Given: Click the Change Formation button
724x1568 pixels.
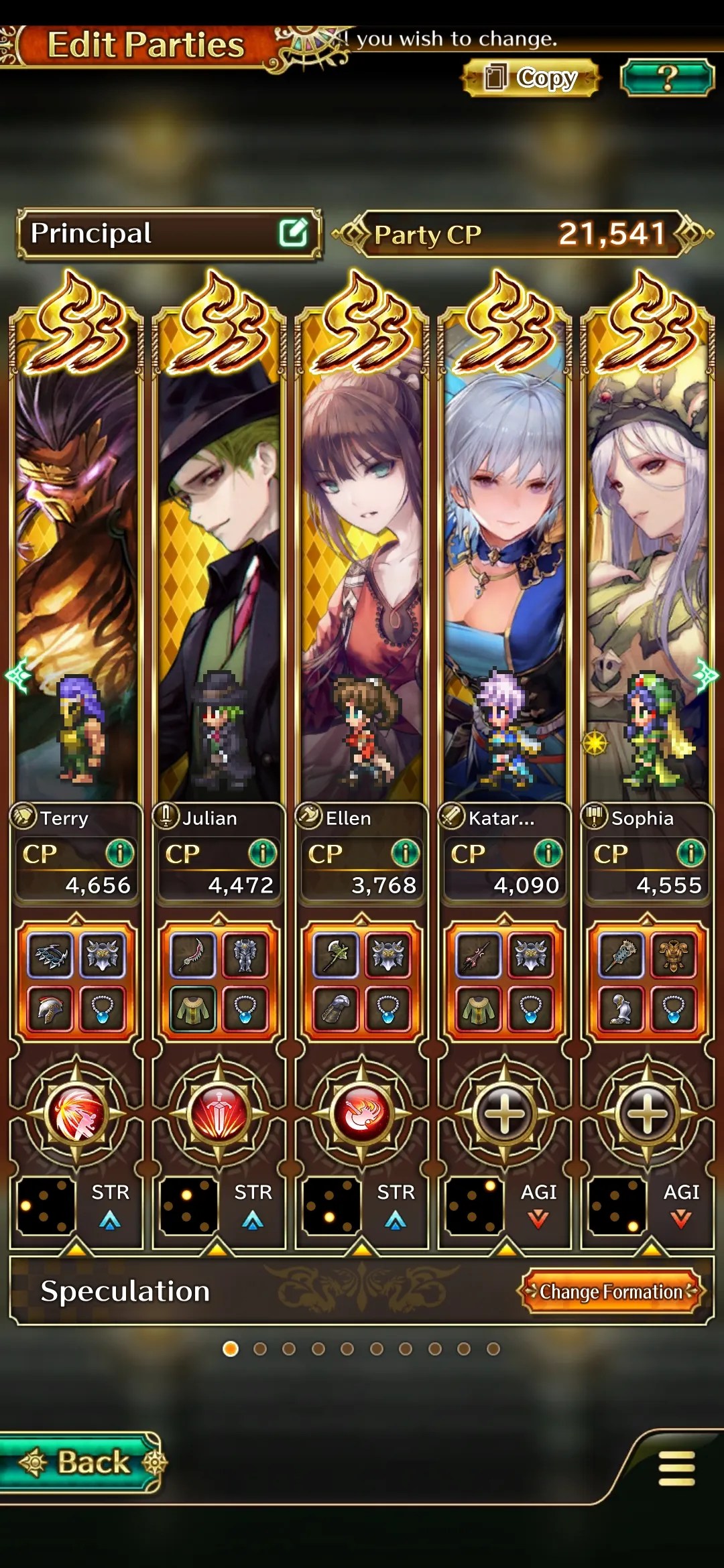Looking at the screenshot, I should (611, 1291).
